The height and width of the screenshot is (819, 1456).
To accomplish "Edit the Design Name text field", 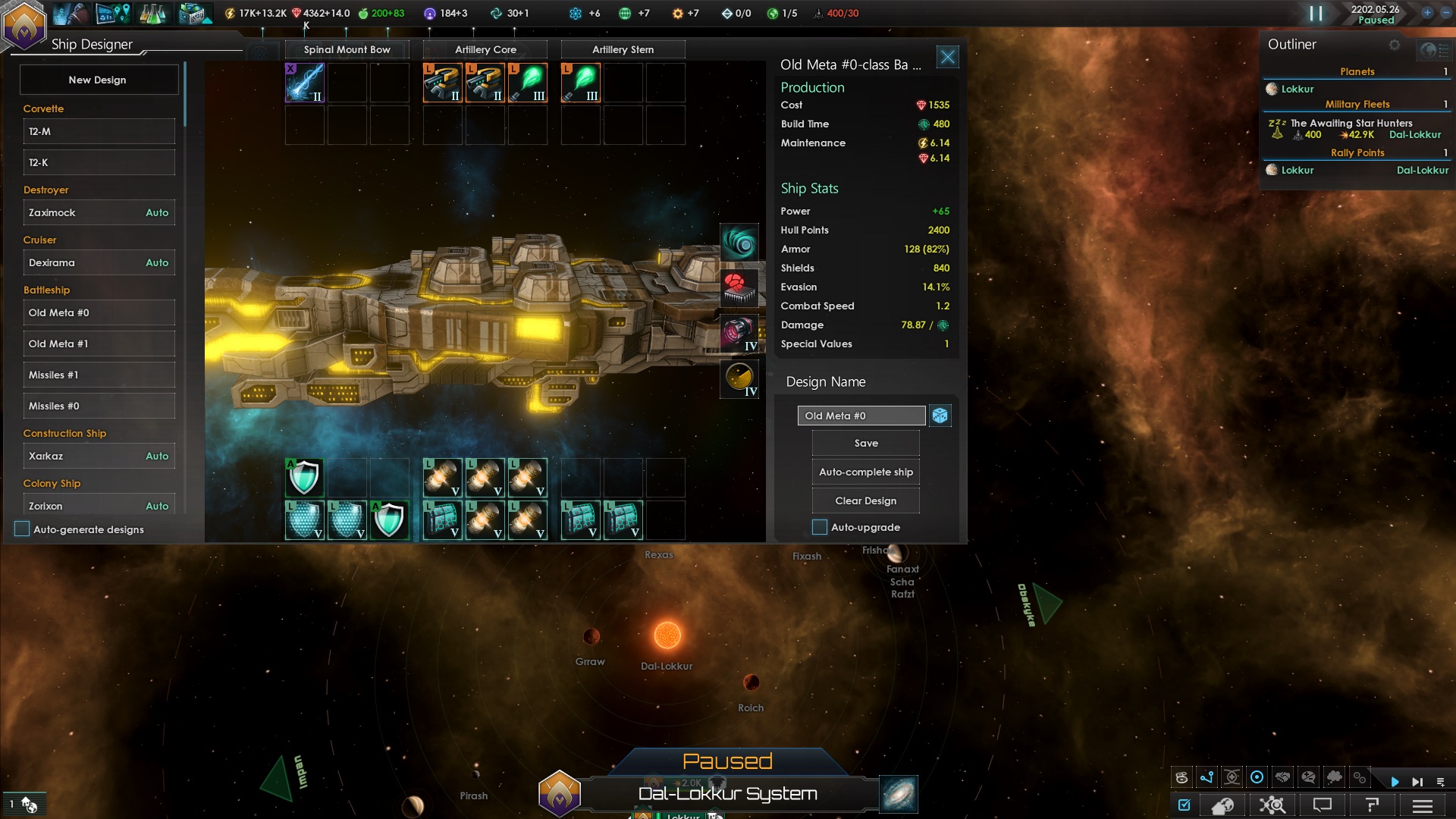I will click(x=861, y=416).
